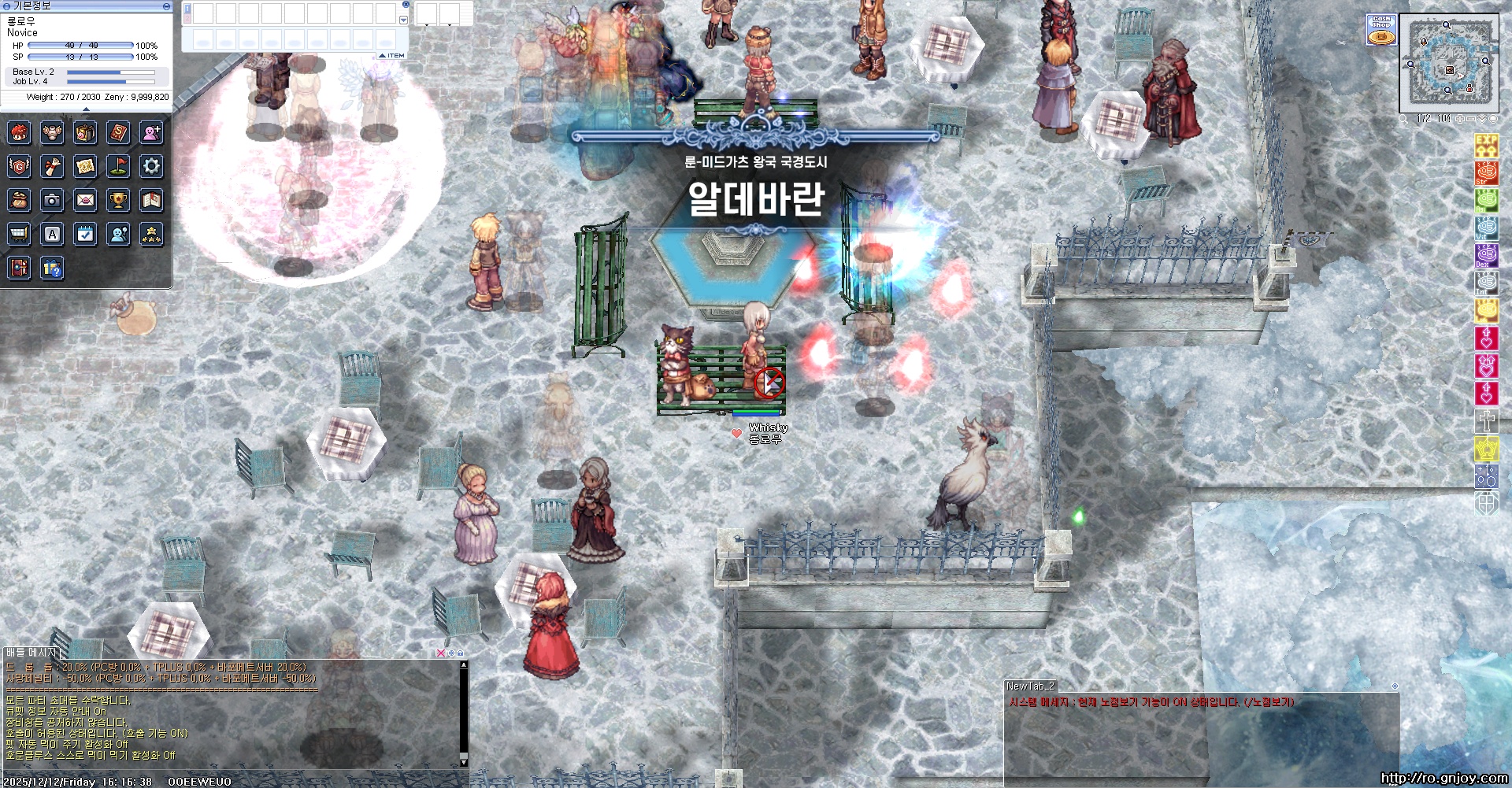Open the camera screenshot menu icon
Screen dimensions: 1512x788
[52, 201]
